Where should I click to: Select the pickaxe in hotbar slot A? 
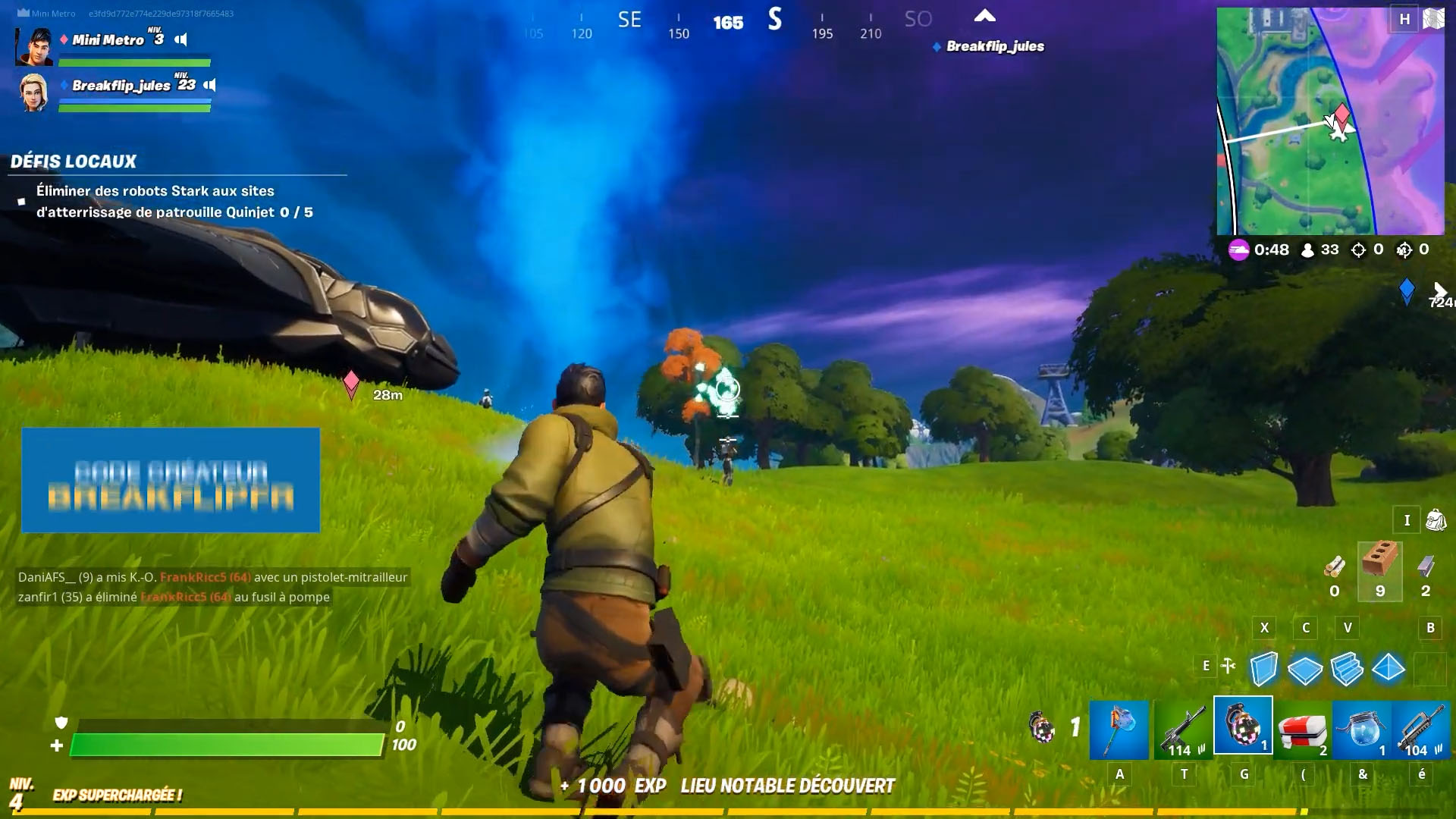(x=1119, y=730)
